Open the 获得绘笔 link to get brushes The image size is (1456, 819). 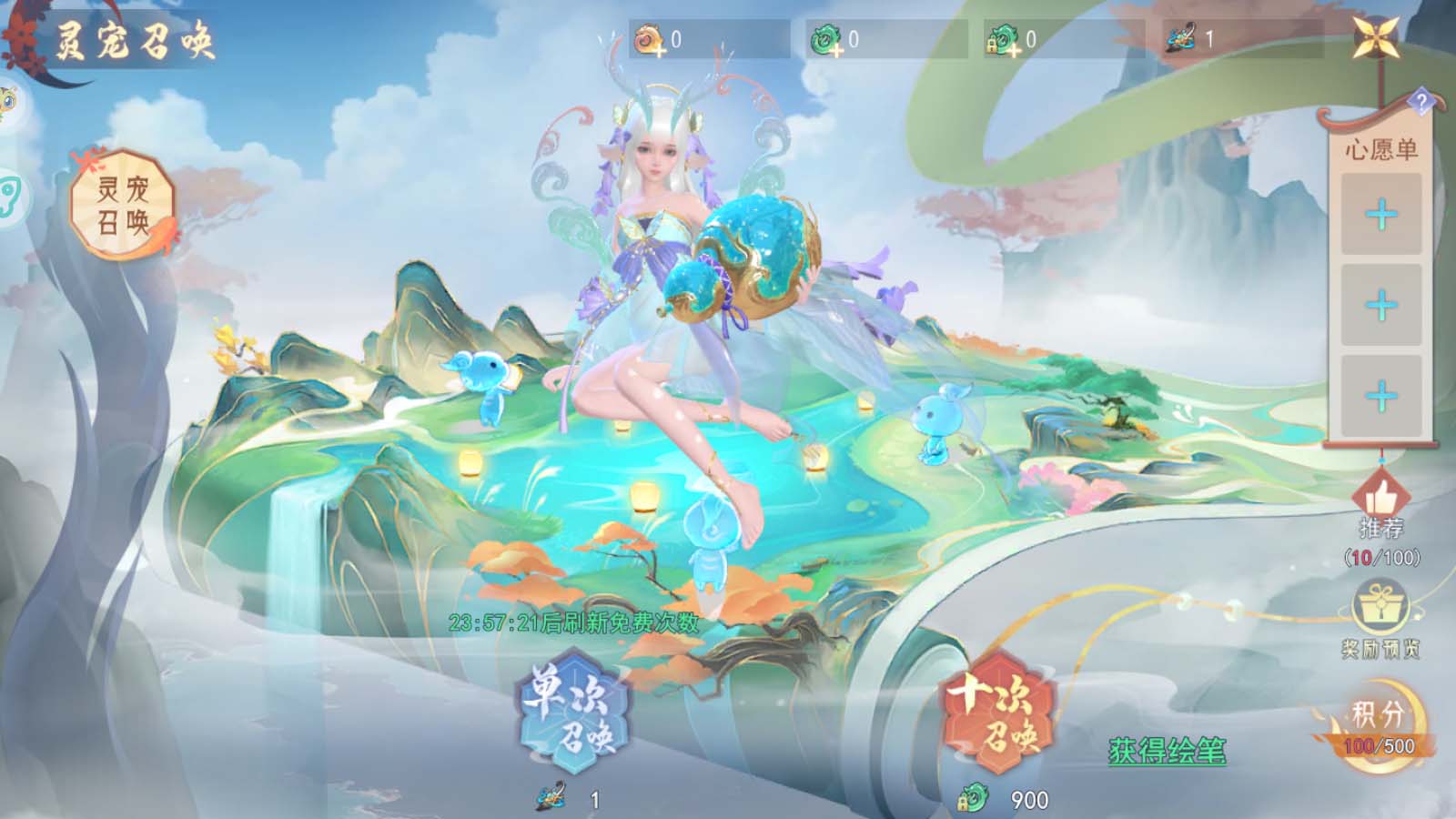click(x=1167, y=751)
